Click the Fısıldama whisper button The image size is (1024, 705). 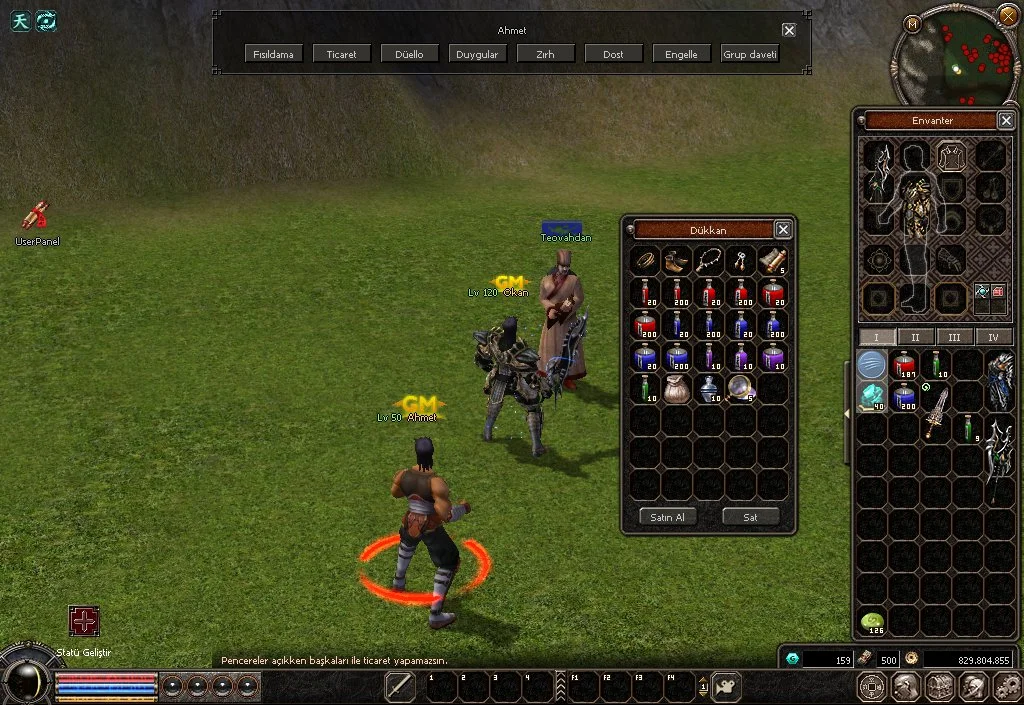click(273, 54)
